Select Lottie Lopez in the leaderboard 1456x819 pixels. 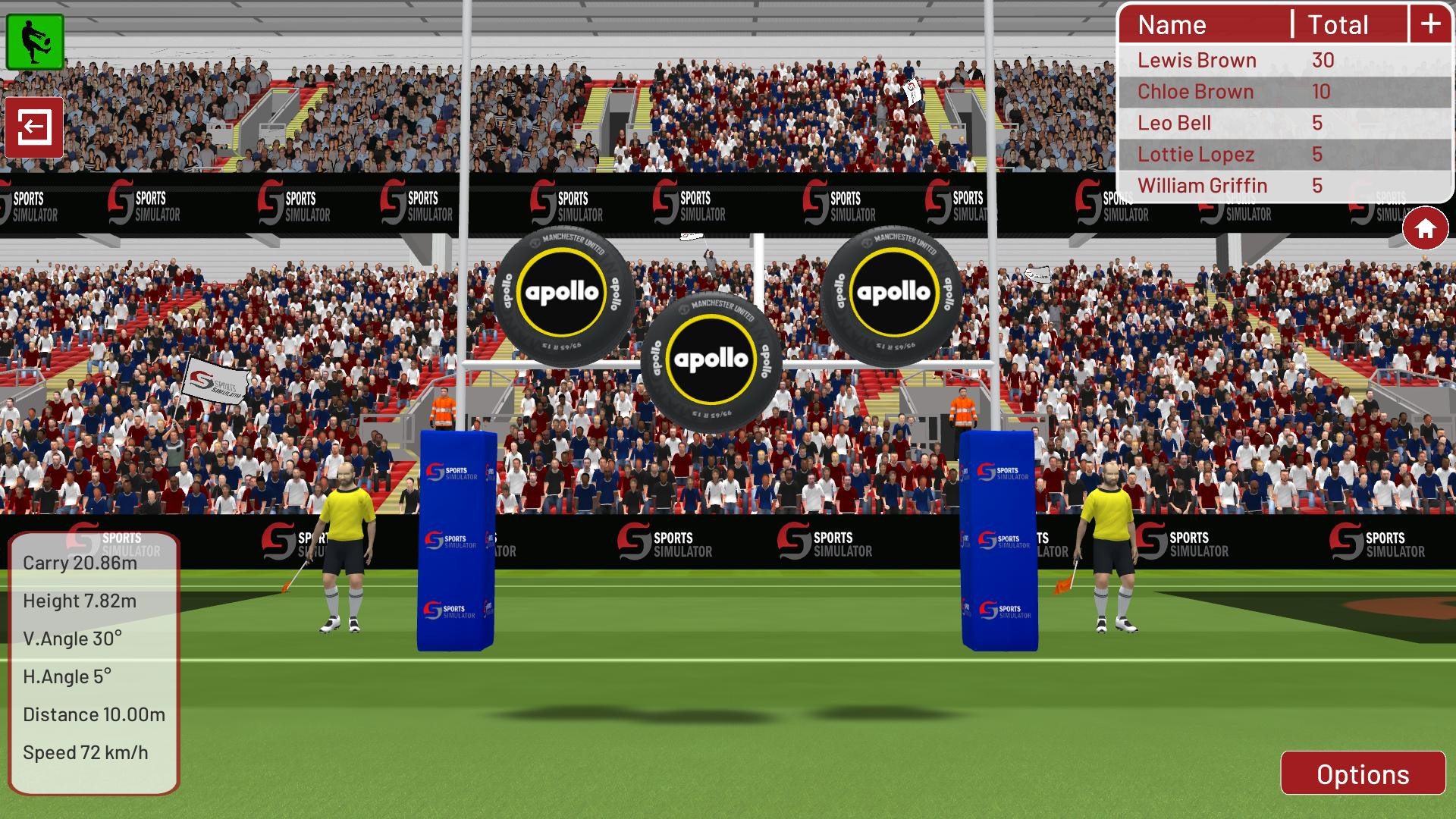1197,154
